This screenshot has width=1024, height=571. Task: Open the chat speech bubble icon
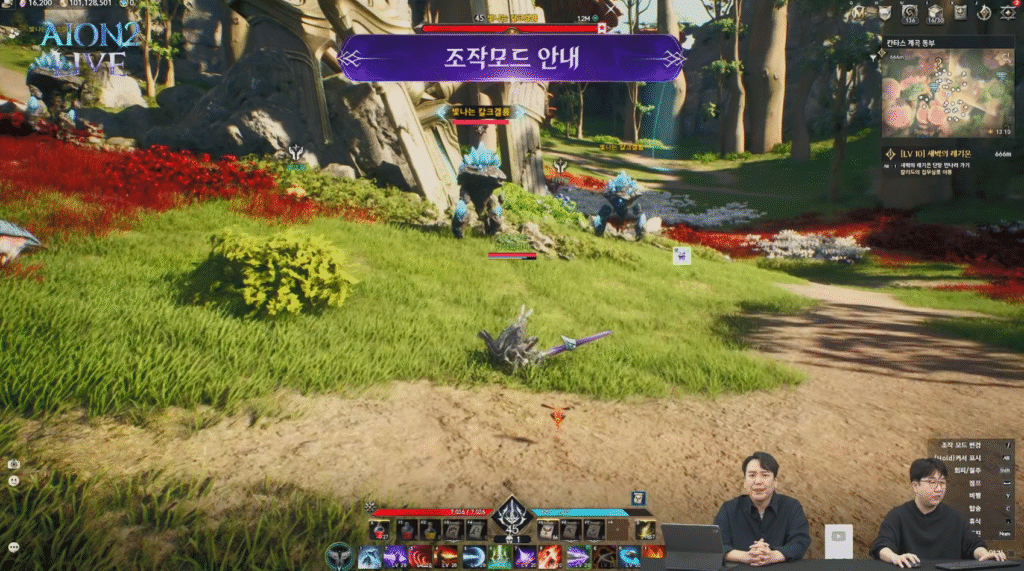tap(13, 547)
